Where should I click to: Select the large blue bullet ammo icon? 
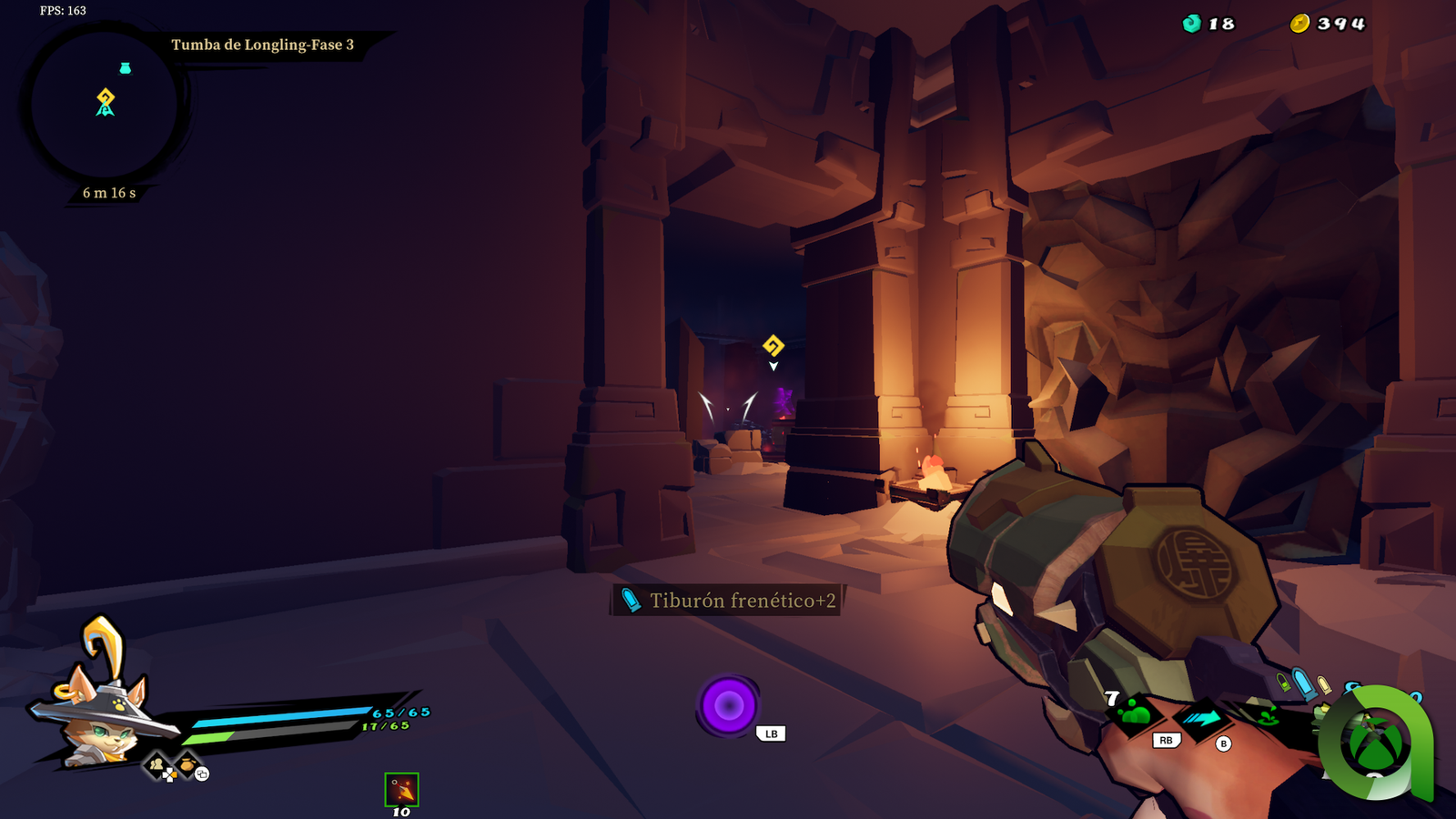click(1305, 683)
